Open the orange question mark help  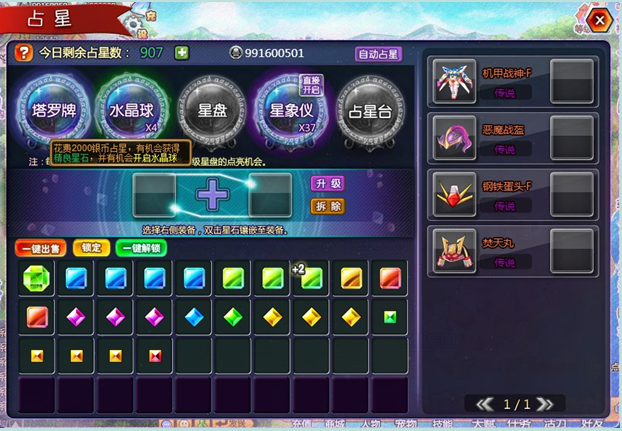tap(23, 53)
